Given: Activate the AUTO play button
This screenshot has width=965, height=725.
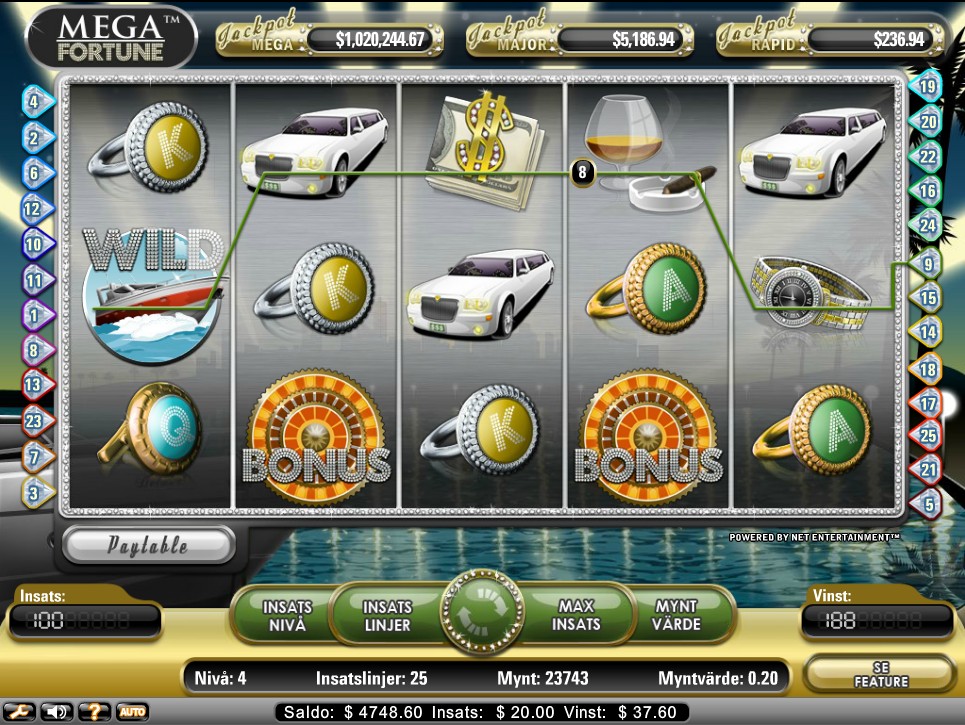Looking at the screenshot, I should click(x=132, y=712).
